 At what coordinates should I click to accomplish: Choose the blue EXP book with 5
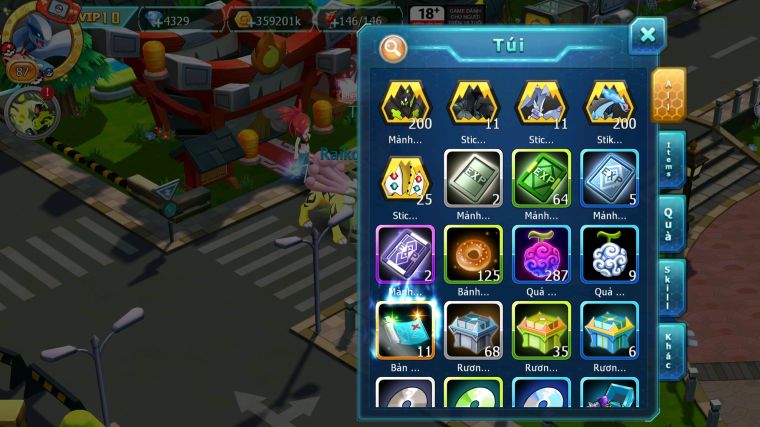[x=609, y=179]
